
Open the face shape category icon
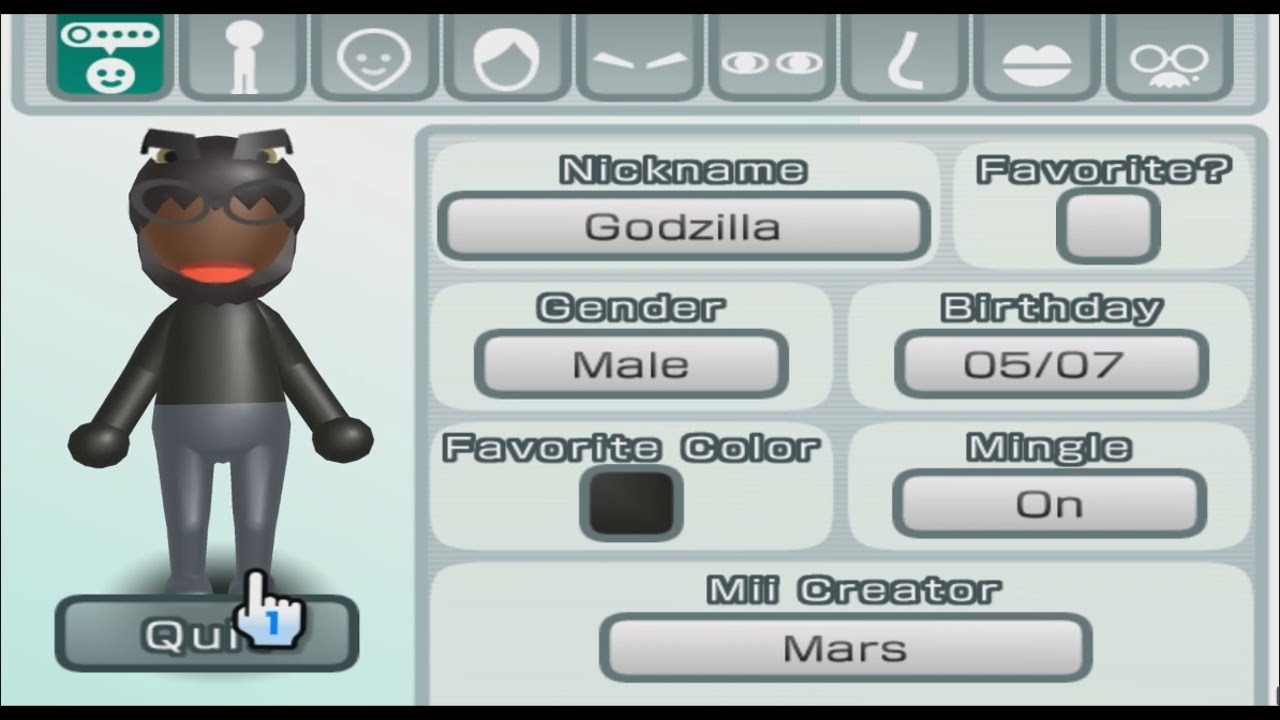(x=373, y=57)
